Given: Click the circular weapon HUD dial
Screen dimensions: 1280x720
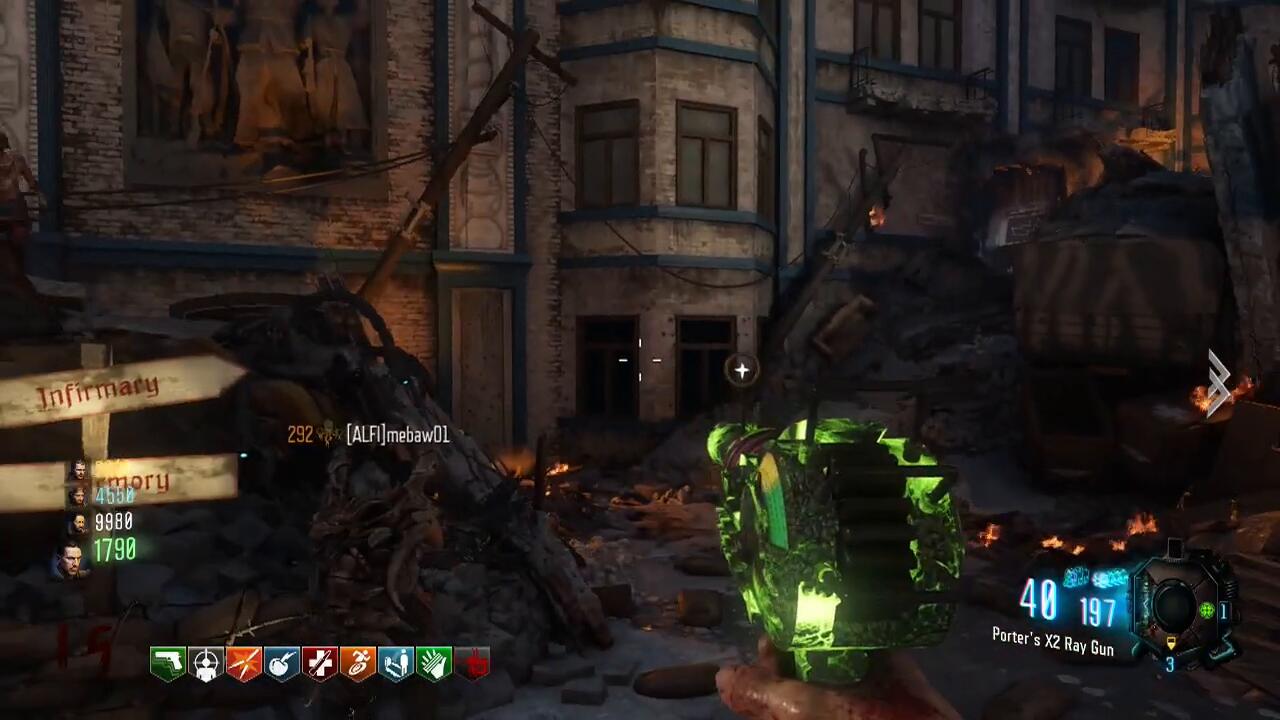Looking at the screenshot, I should click(1173, 604).
